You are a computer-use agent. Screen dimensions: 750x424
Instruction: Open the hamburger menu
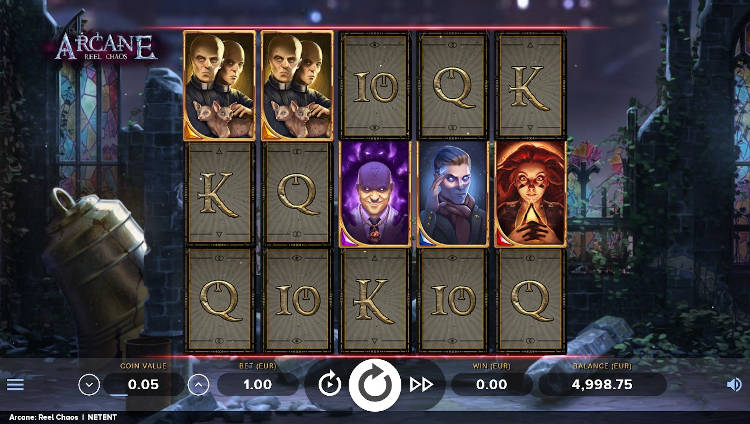(15, 384)
